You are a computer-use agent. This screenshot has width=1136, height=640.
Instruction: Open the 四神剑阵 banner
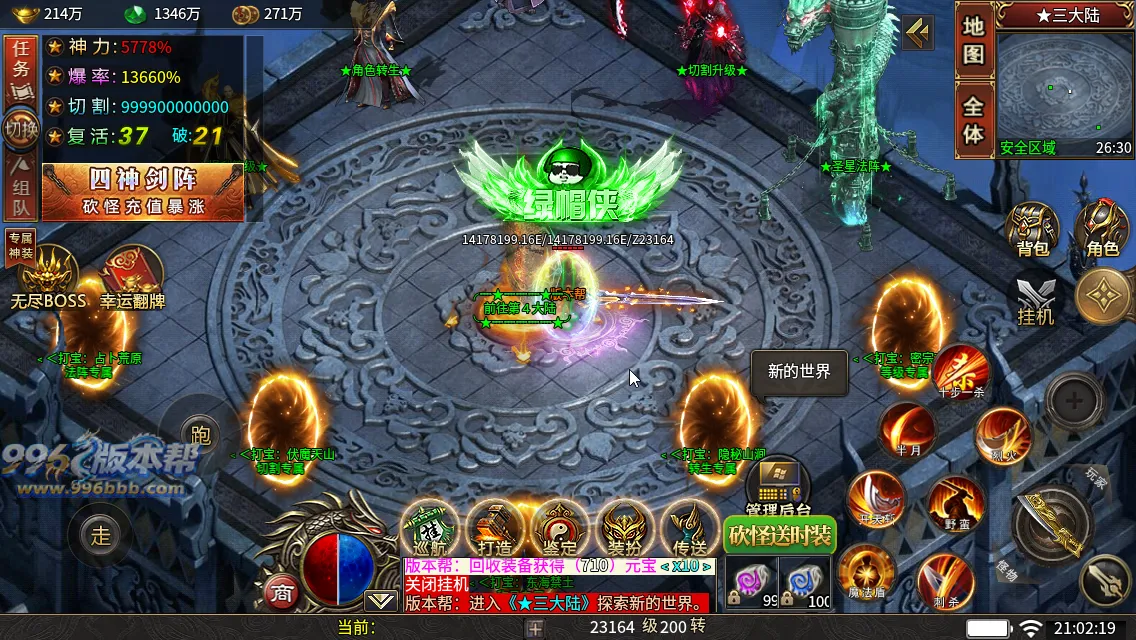[x=143, y=191]
